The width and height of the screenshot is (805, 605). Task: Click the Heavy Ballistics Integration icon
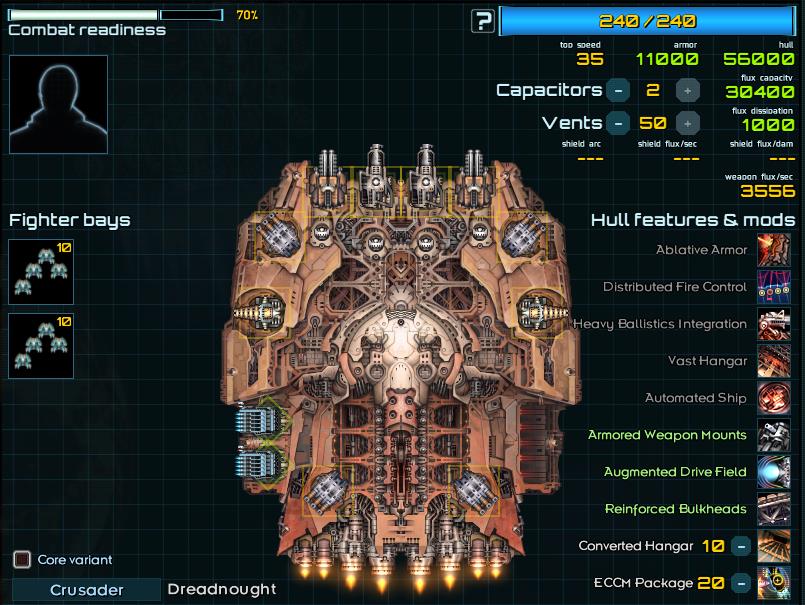pos(774,324)
